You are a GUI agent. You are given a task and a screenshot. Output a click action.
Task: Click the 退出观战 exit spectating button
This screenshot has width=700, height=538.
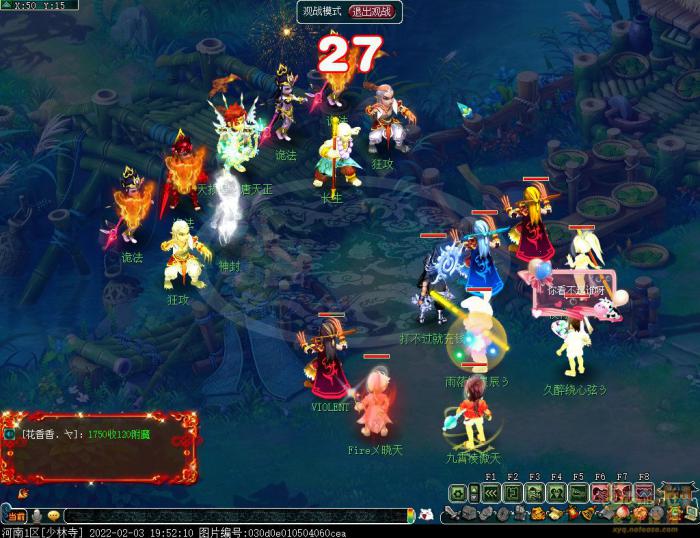371,12
